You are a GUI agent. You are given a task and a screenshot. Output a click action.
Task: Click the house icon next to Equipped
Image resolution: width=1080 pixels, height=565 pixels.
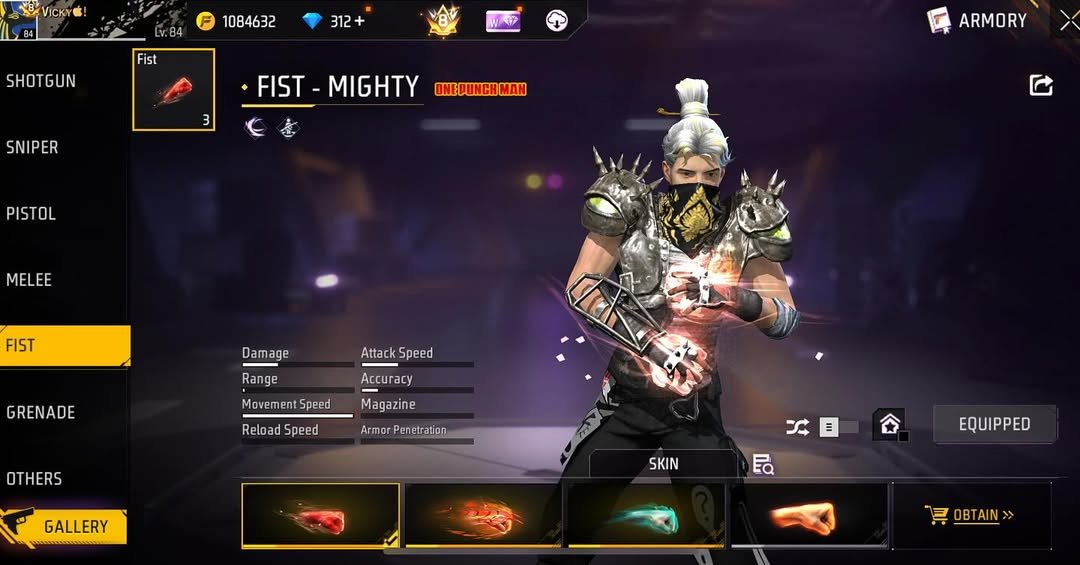(889, 425)
